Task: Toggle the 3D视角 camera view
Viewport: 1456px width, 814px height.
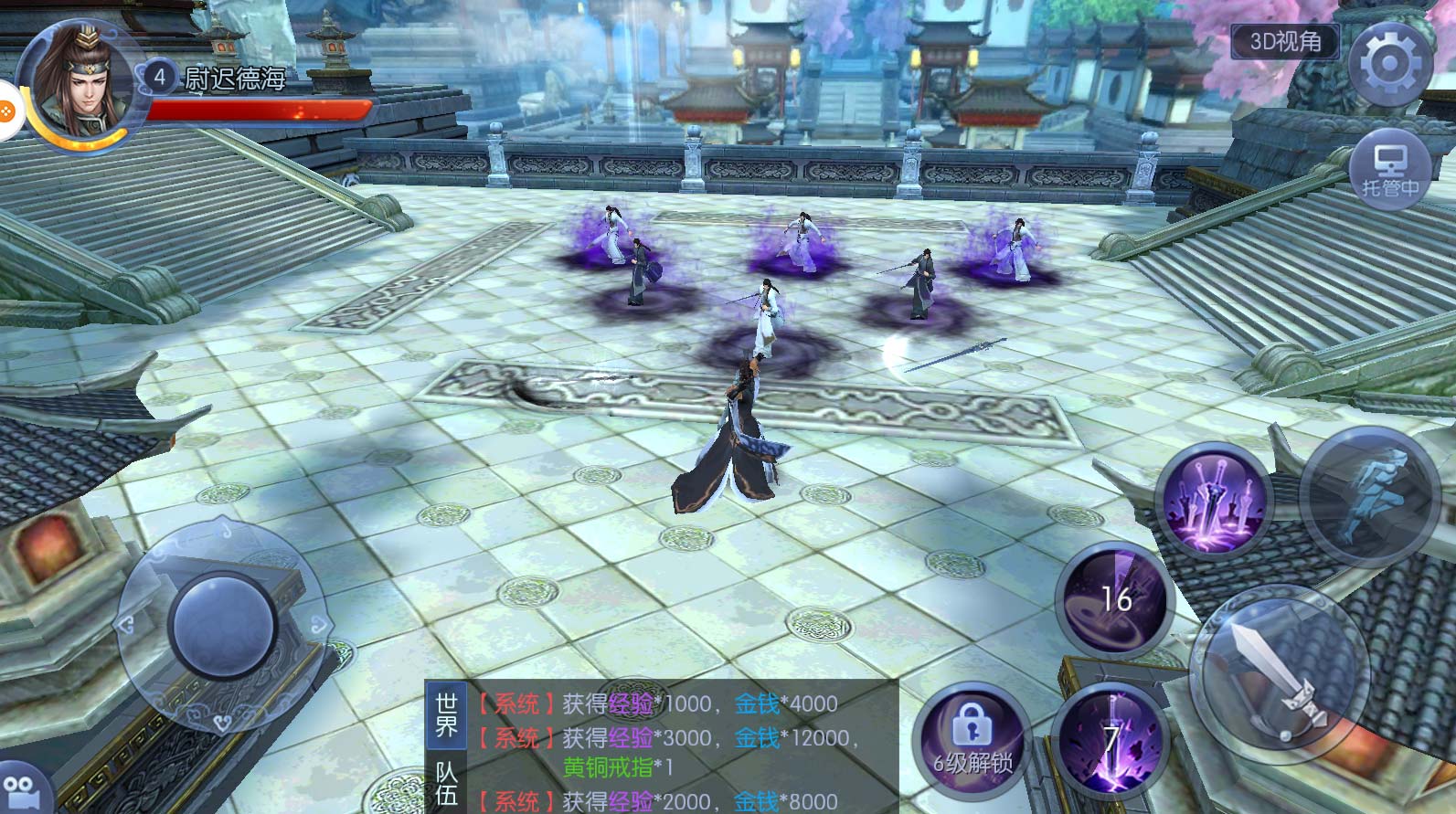Action: pyautogui.click(x=1285, y=42)
